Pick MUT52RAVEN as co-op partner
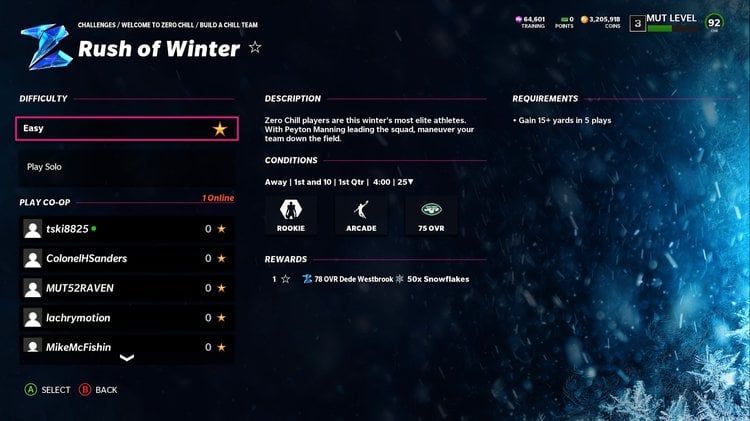Screen dimensions: 750x421 (127, 288)
